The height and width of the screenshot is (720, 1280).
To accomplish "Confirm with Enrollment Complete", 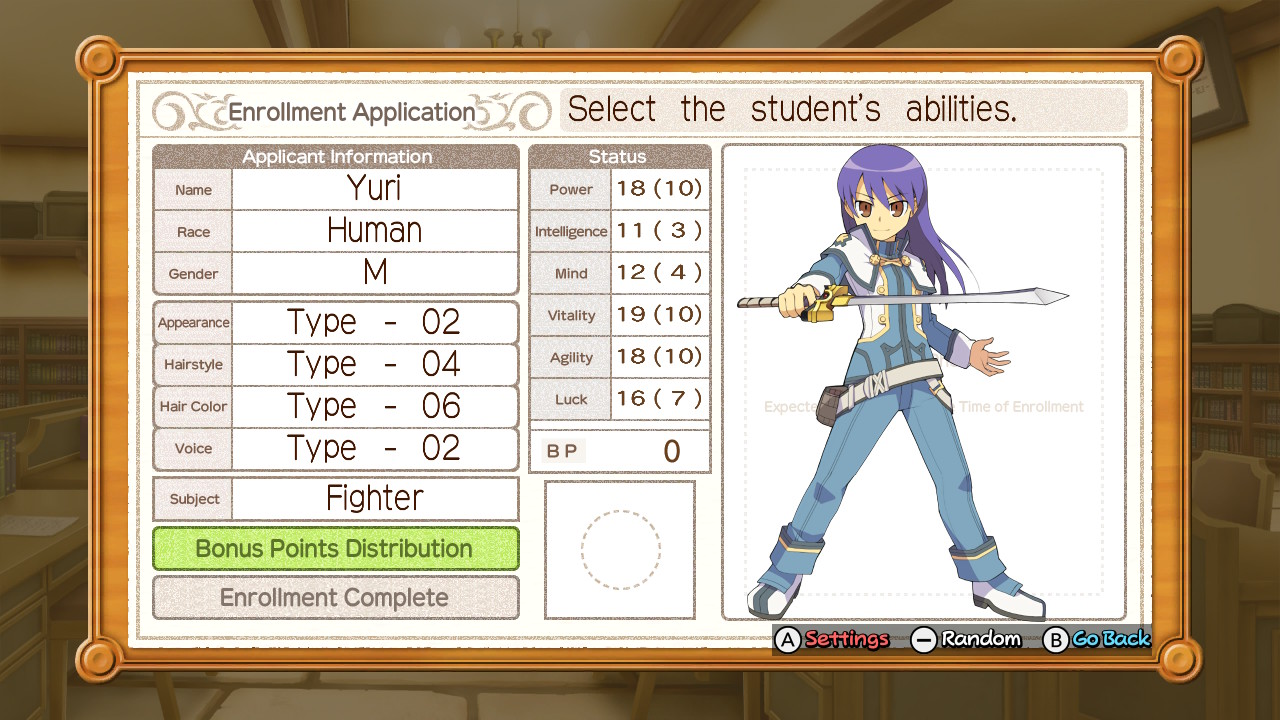I will (335, 598).
